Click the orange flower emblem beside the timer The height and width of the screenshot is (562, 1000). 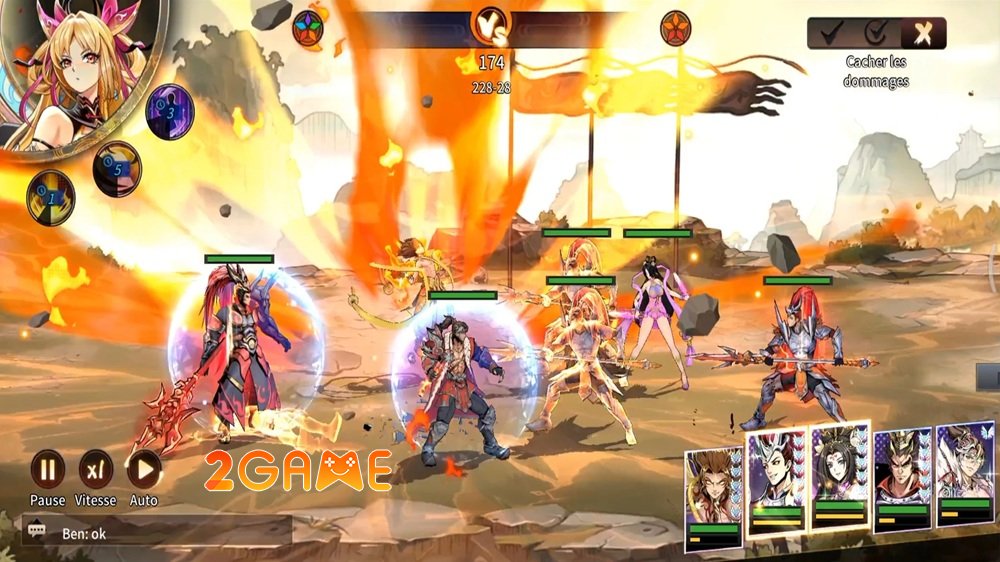tap(677, 28)
